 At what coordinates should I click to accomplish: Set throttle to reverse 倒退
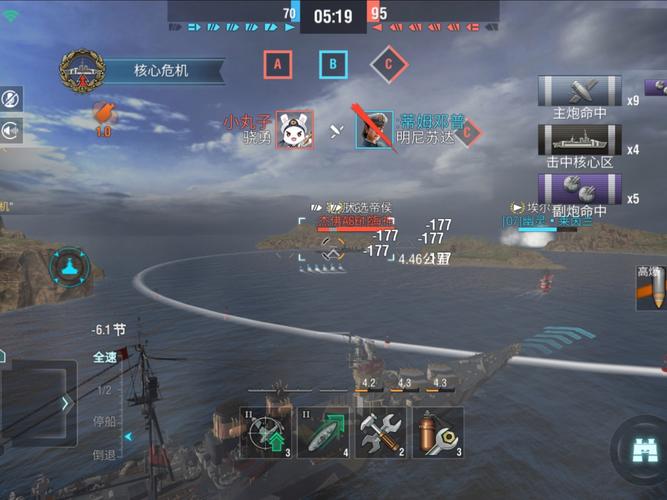tap(104, 454)
